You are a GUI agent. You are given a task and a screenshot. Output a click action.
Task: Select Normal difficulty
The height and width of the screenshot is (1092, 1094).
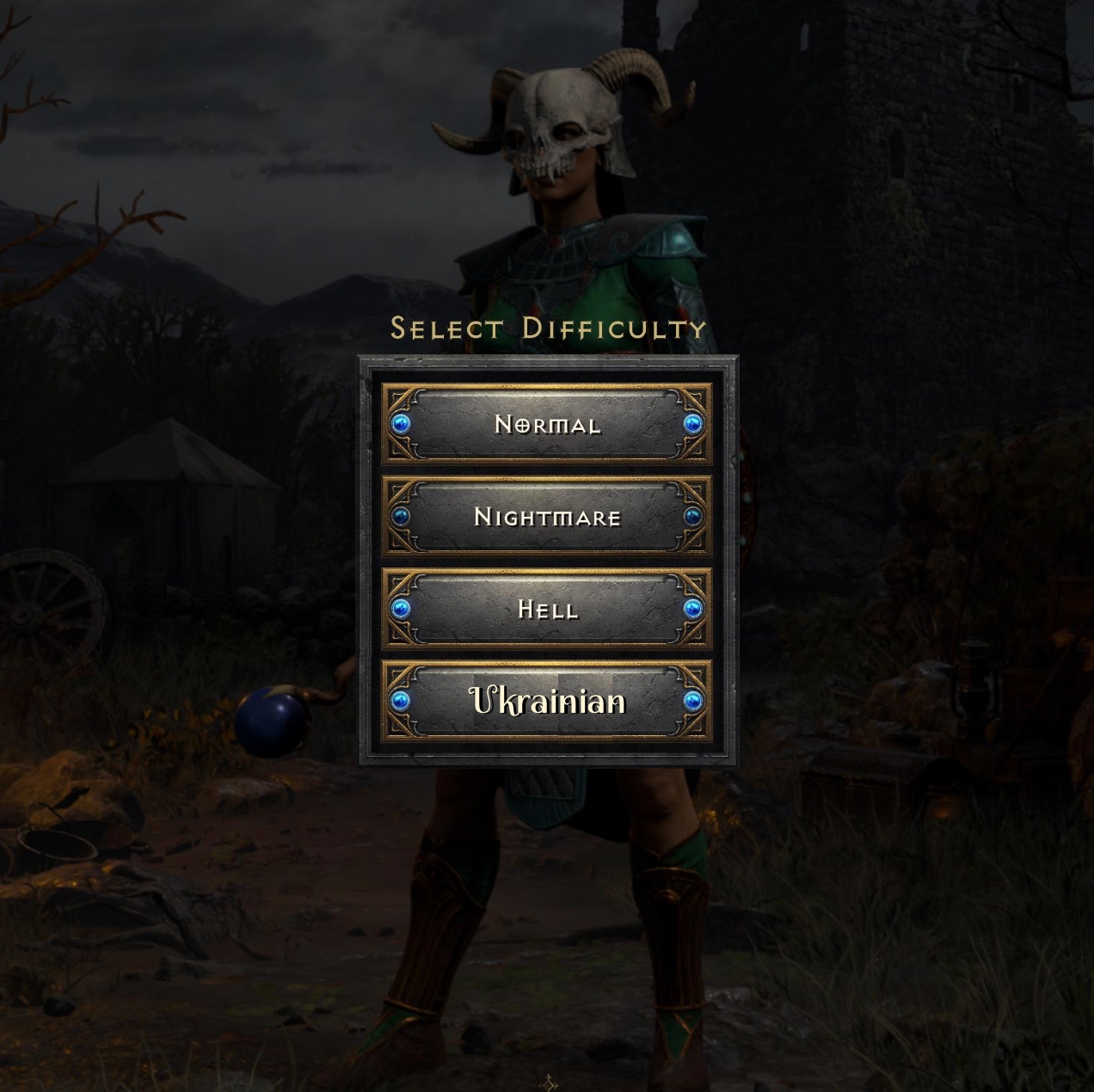[x=547, y=424]
